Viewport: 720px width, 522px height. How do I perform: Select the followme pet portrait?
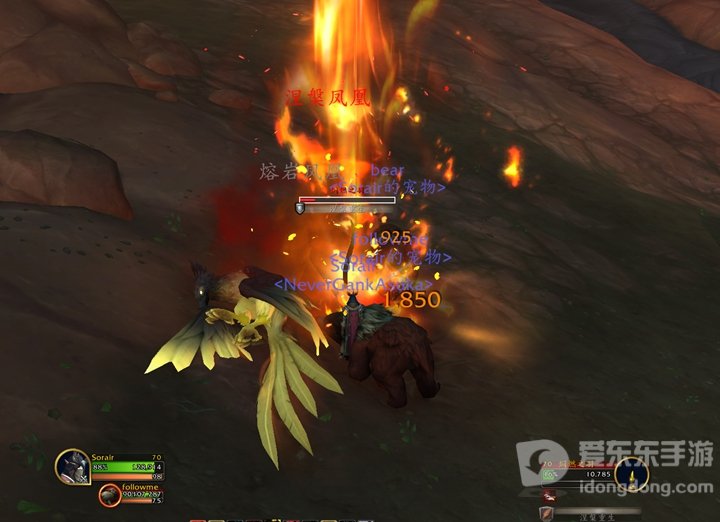click(x=109, y=494)
